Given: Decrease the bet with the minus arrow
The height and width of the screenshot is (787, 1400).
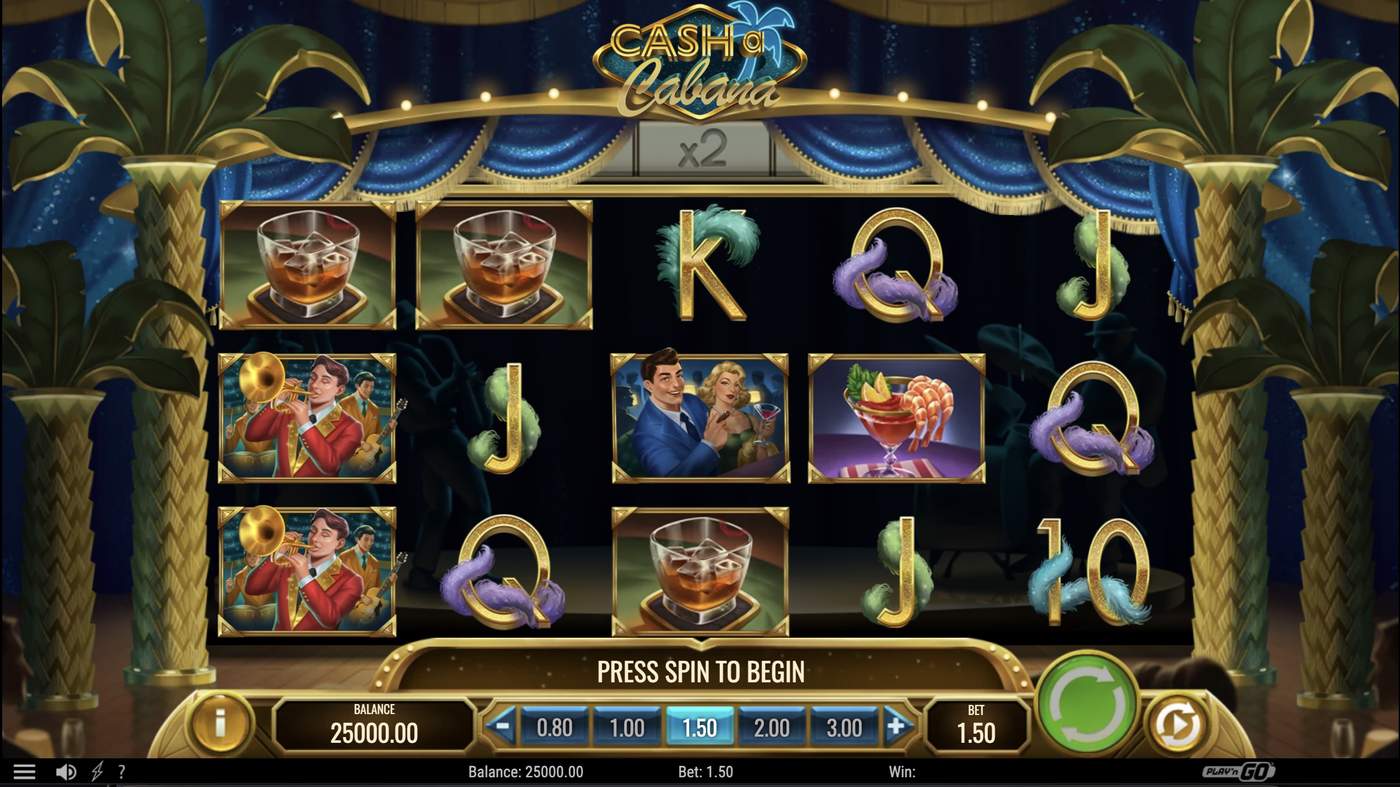Looking at the screenshot, I should coord(503,727).
